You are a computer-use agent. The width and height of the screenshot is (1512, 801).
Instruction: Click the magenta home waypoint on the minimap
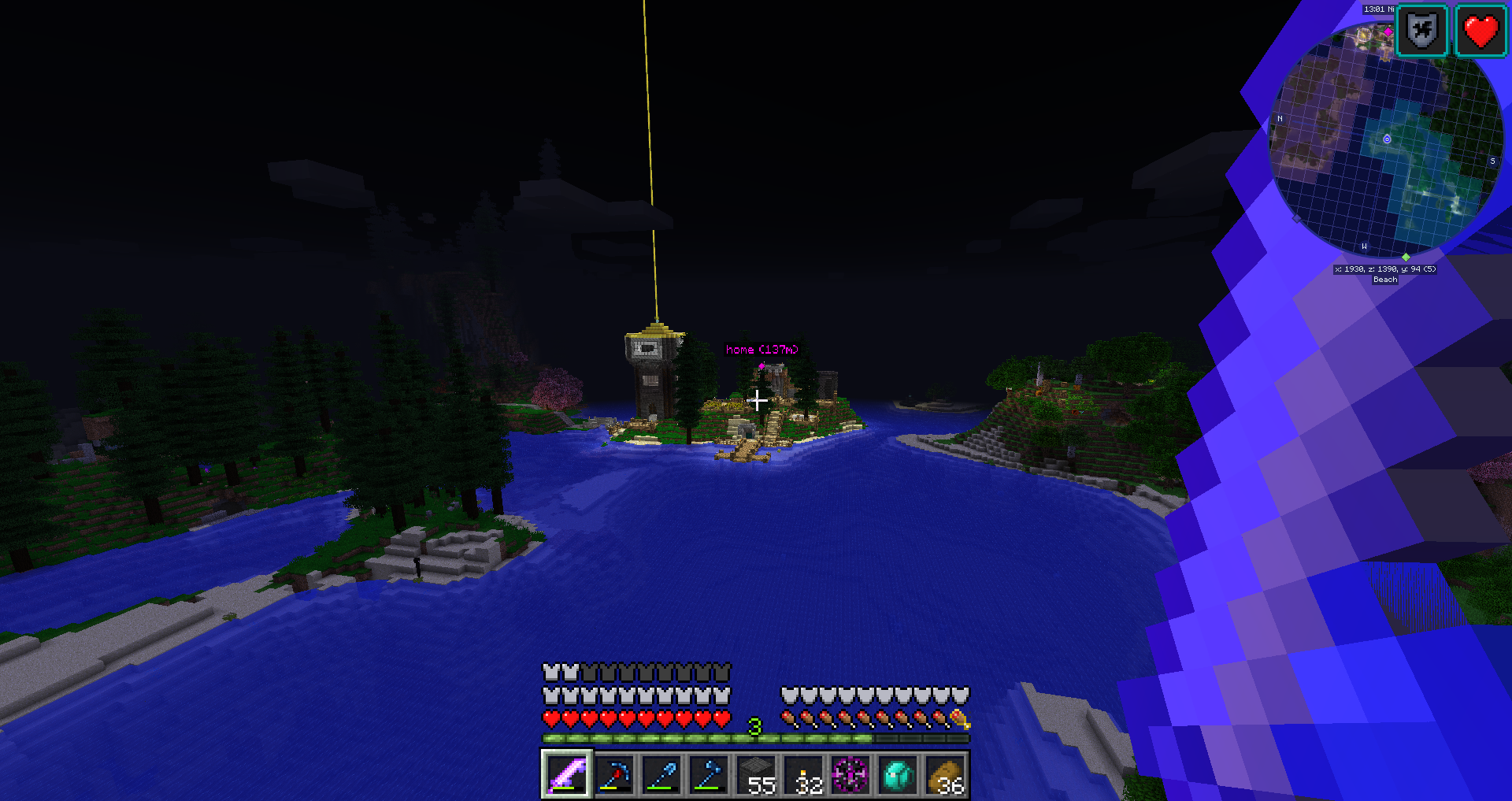(1388, 32)
